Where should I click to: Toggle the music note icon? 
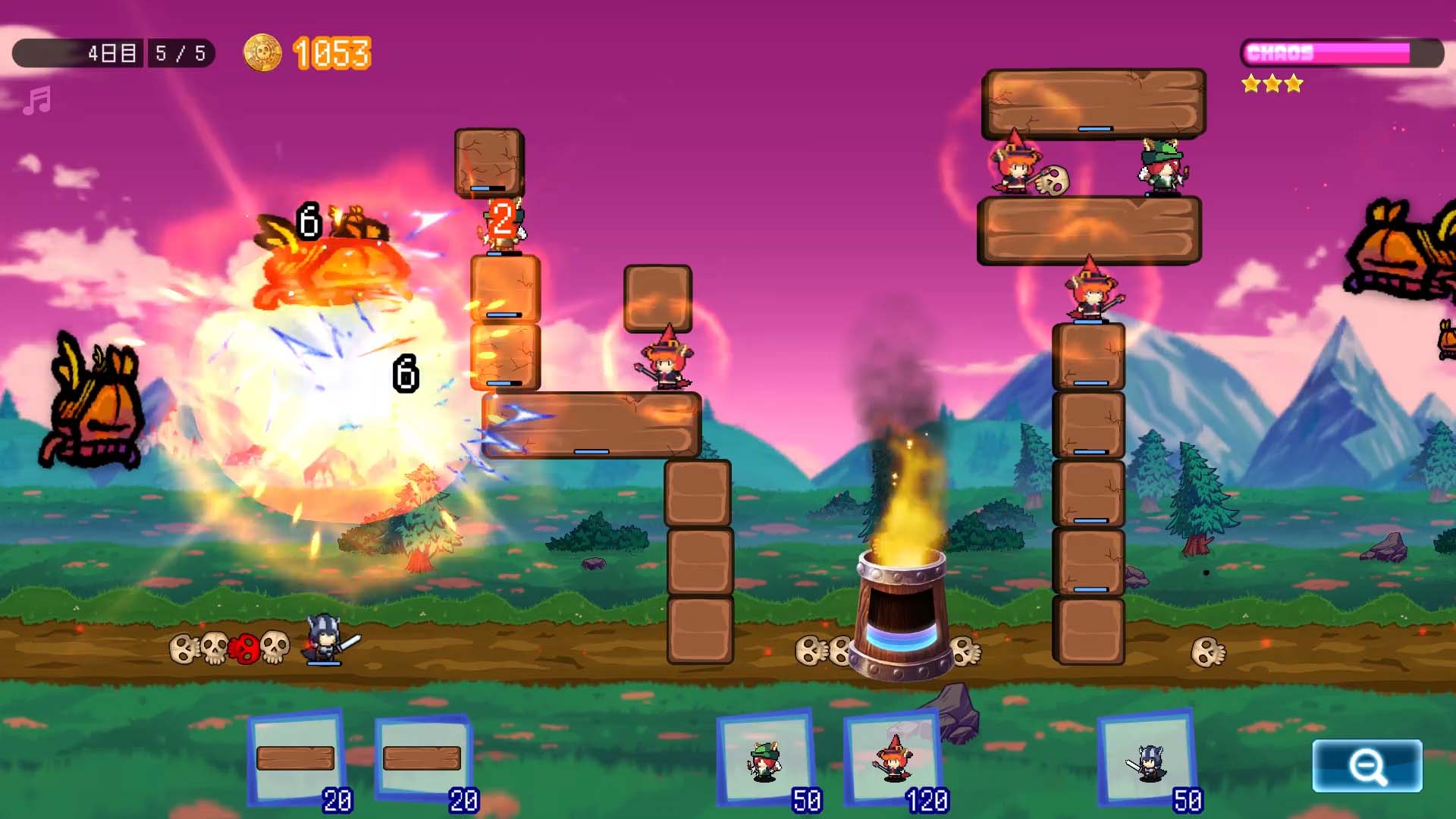(x=36, y=101)
